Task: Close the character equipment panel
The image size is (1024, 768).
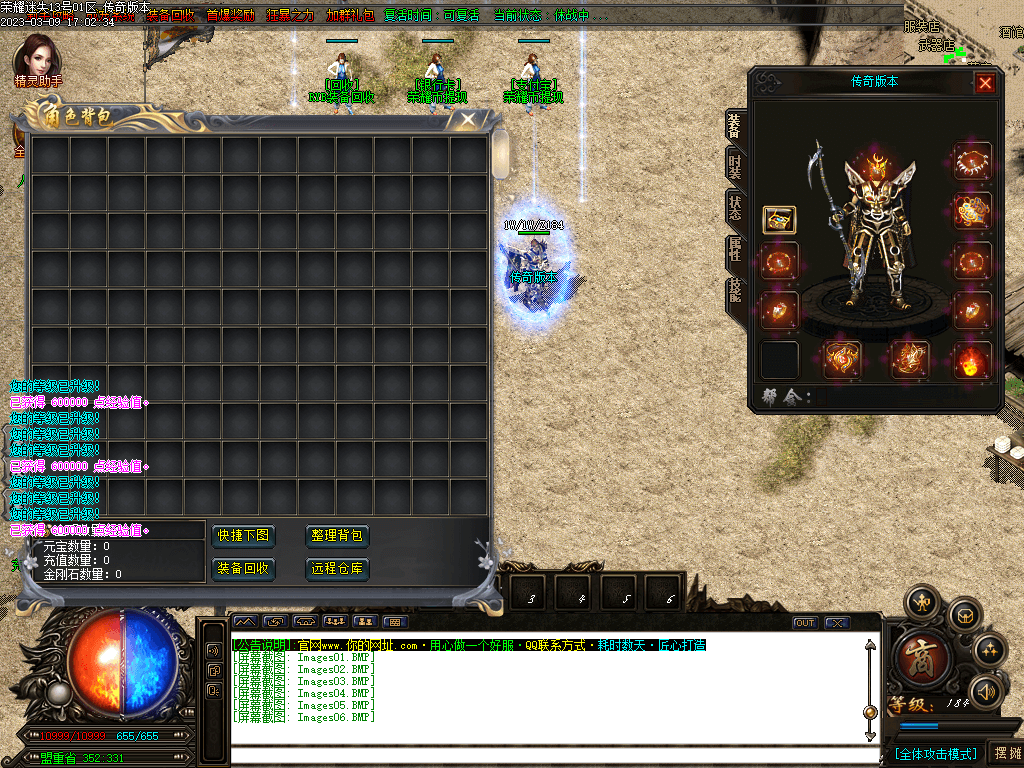Action: 985,83
